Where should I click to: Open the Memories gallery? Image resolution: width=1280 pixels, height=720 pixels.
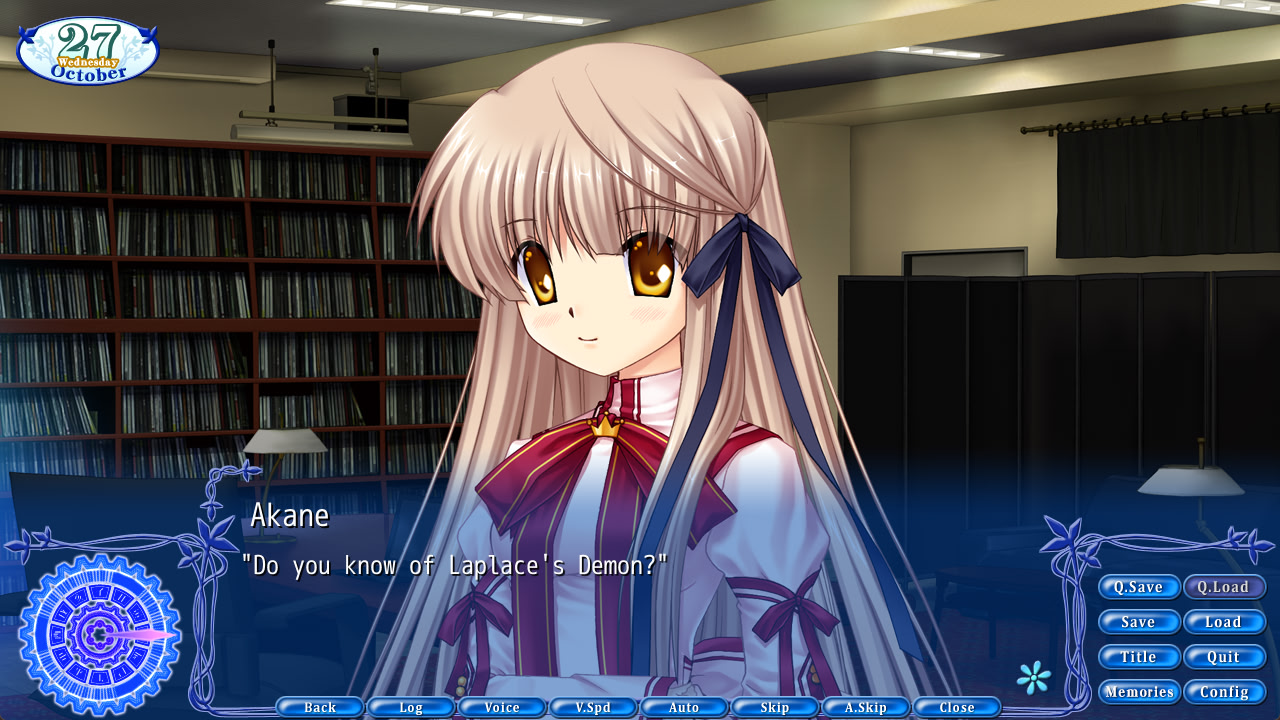click(x=1139, y=691)
